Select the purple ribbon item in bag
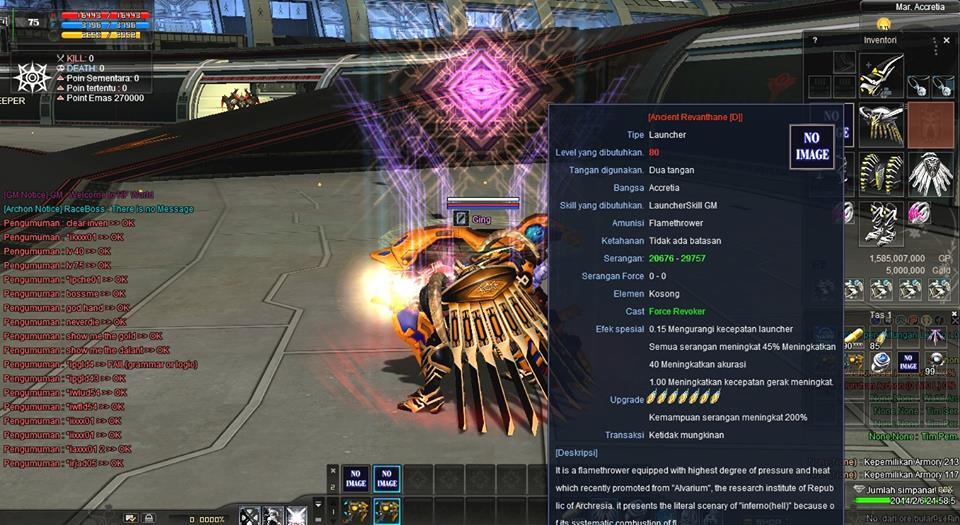Image resolution: width=960 pixels, height=525 pixels. pos(935,337)
